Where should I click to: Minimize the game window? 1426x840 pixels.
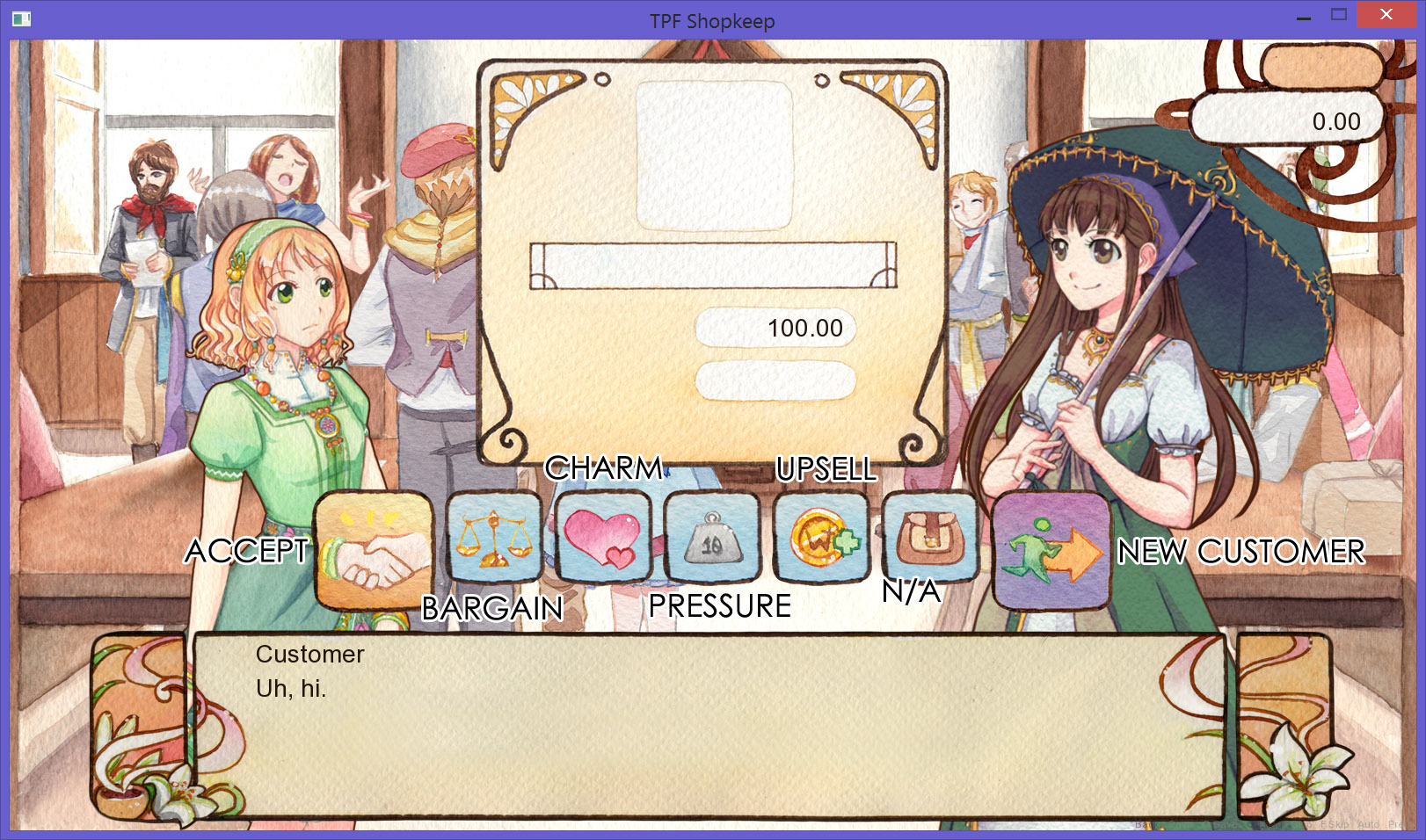1304,15
